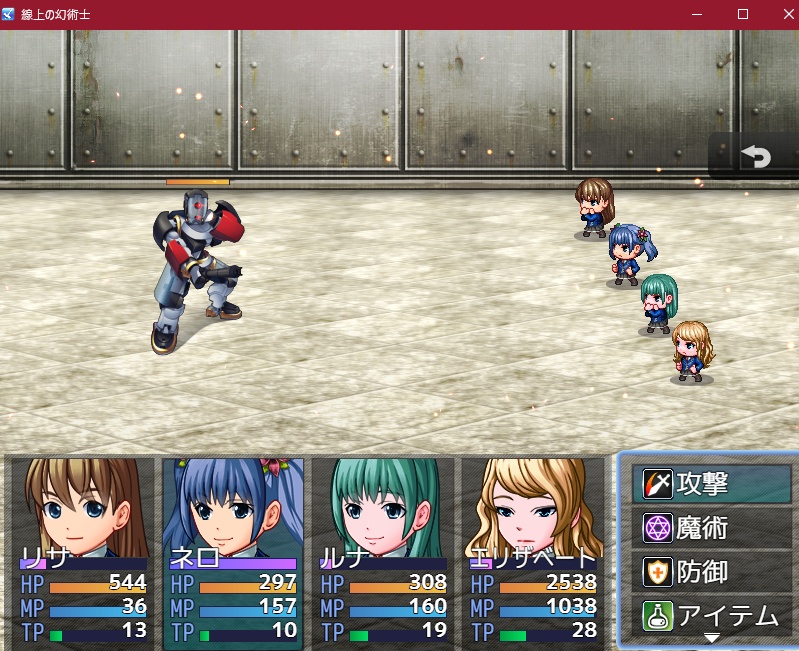This screenshot has height=651, width=799.
Task: Select リサ's party status panel
Action: pos(84,551)
